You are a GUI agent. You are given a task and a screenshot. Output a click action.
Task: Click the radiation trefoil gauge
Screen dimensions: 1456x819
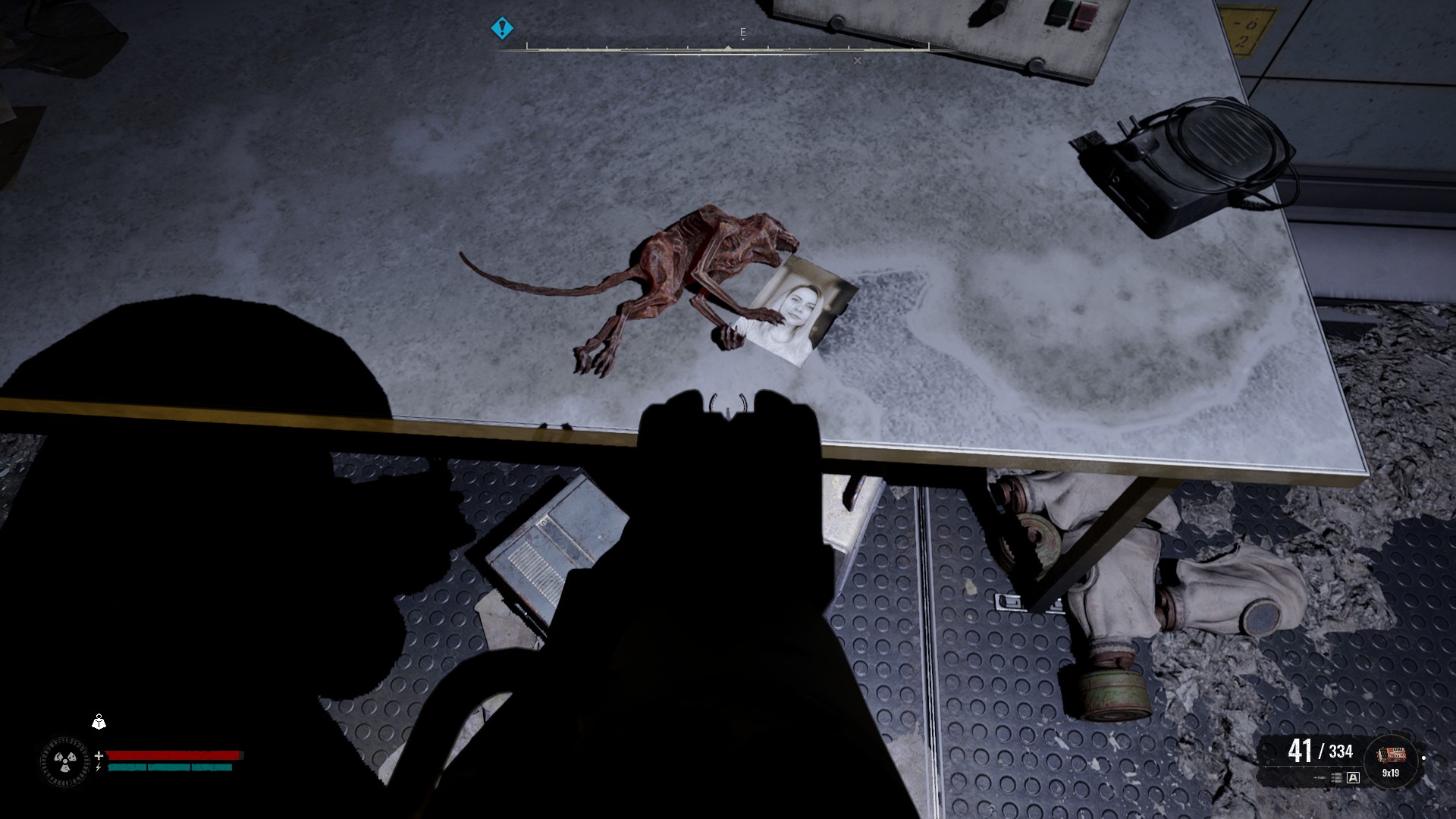pyautogui.click(x=64, y=761)
